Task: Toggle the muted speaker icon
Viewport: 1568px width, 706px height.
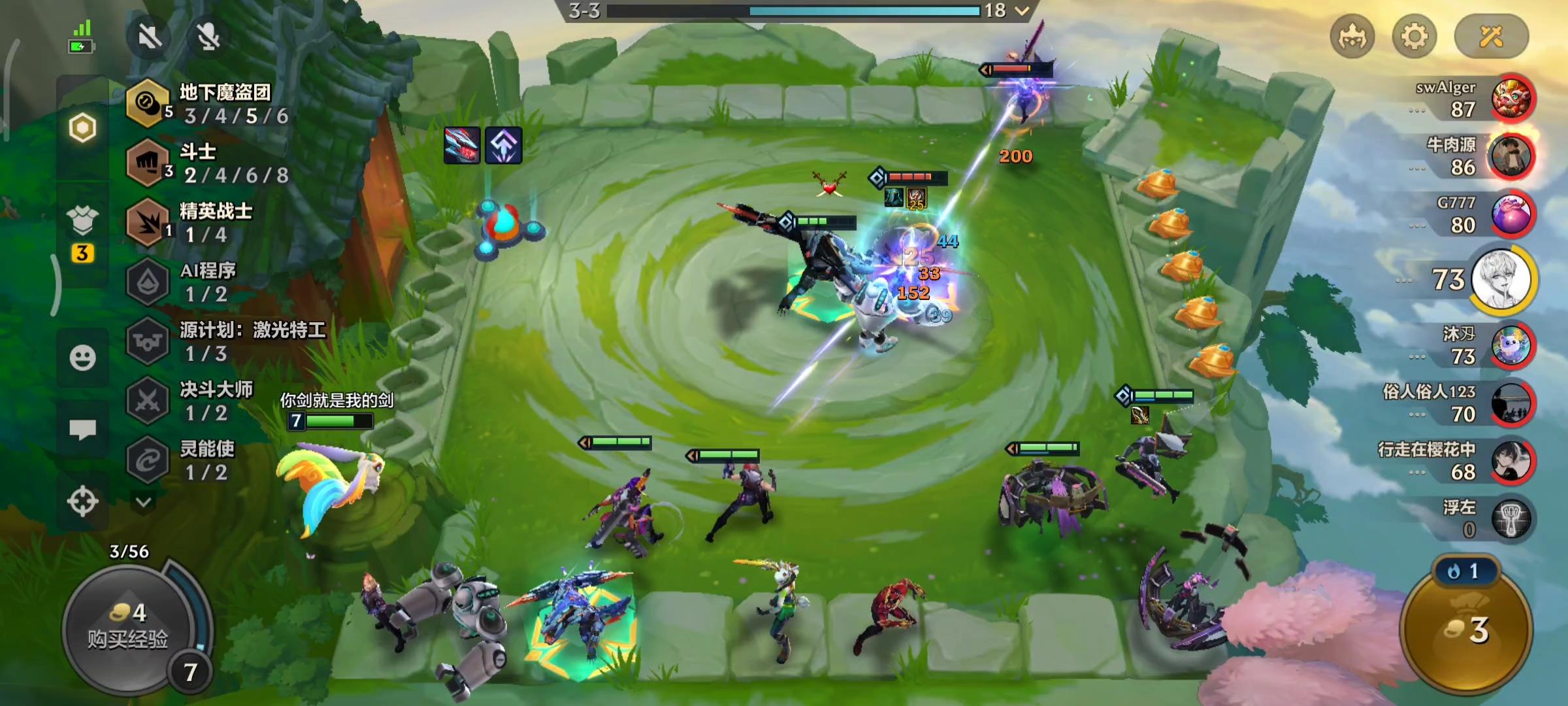Action: (150, 37)
